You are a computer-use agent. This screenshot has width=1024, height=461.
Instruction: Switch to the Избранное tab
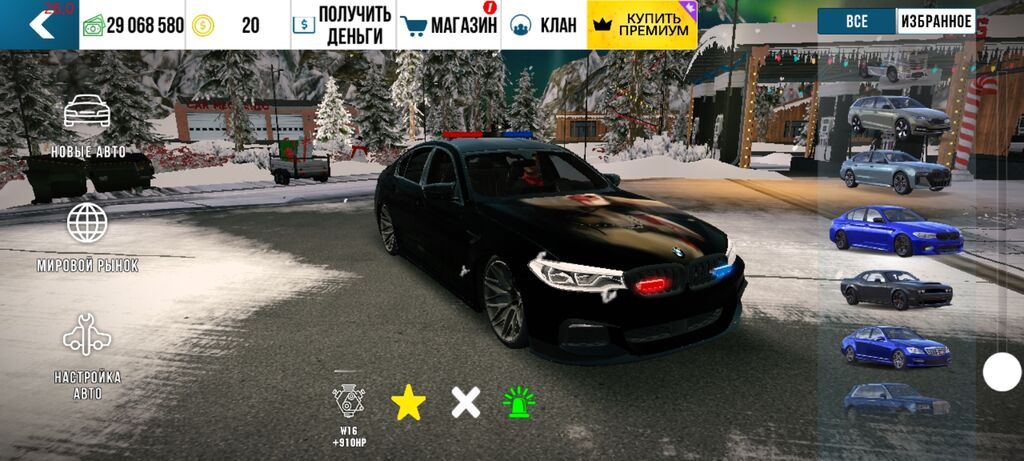[936, 21]
